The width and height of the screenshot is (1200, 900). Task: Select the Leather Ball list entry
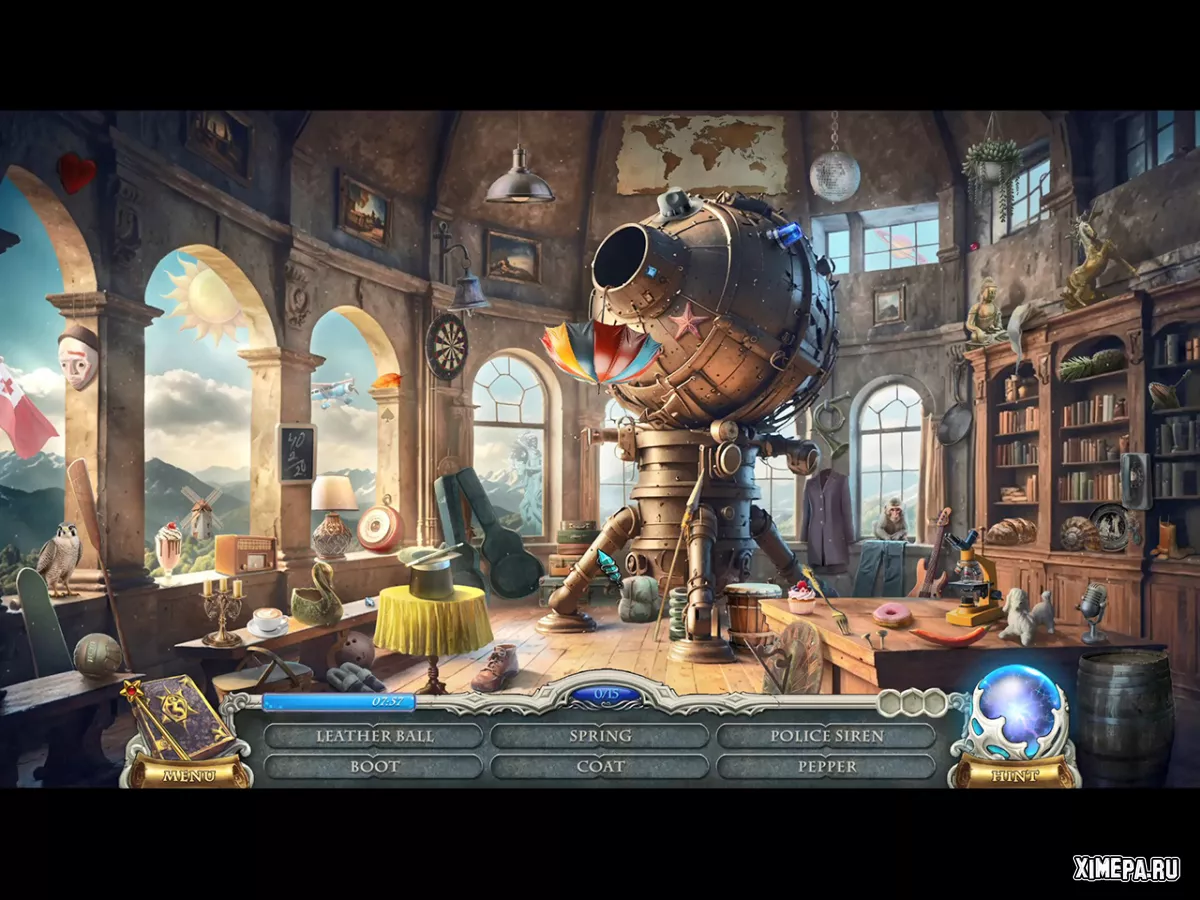tap(374, 736)
